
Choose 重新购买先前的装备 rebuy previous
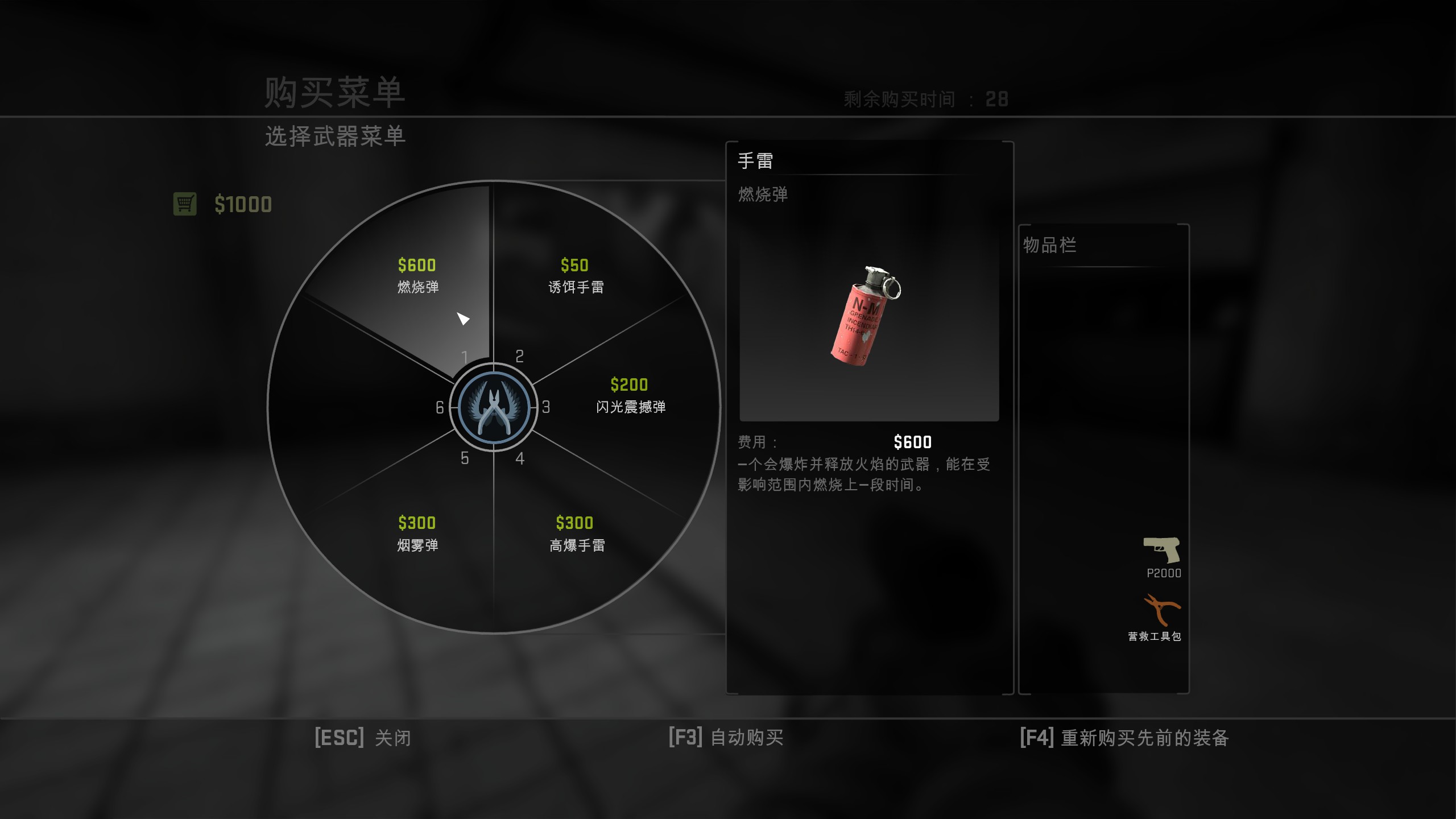tap(1124, 738)
